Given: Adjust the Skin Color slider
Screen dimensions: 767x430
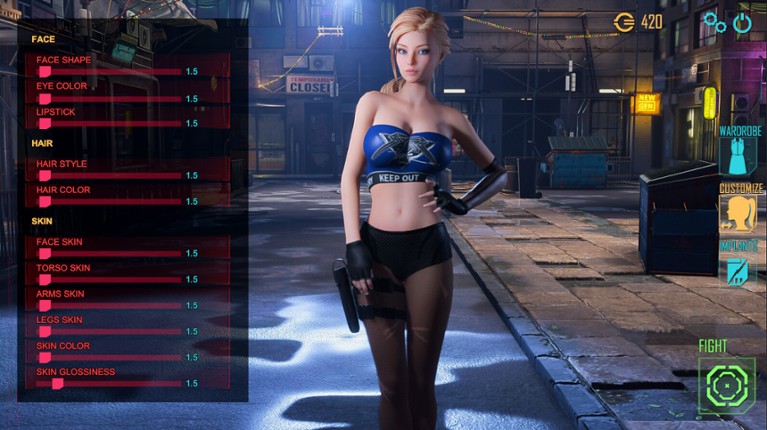Looking at the screenshot, I should [110, 358].
